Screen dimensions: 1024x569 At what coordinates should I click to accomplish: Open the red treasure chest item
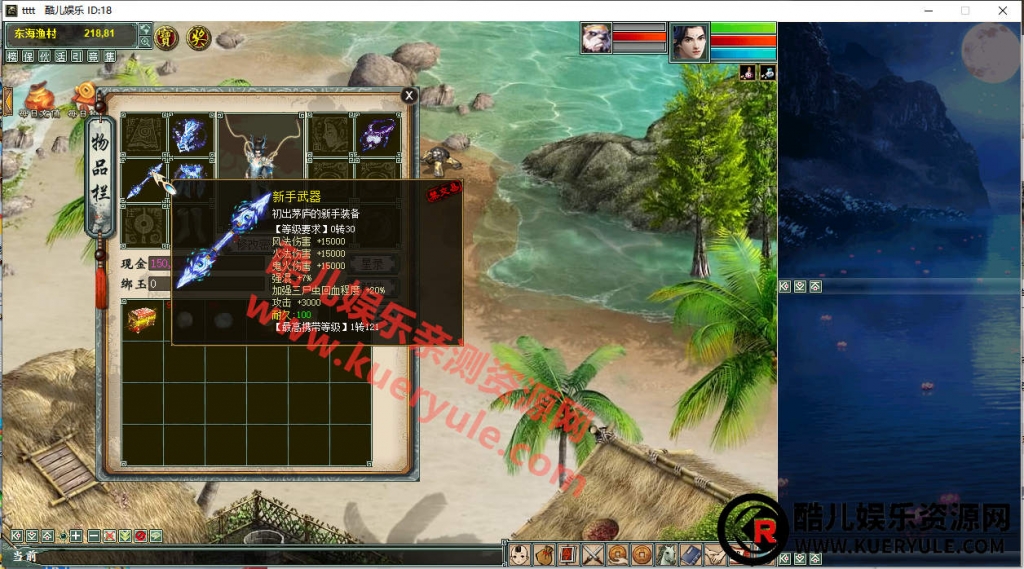click(141, 320)
